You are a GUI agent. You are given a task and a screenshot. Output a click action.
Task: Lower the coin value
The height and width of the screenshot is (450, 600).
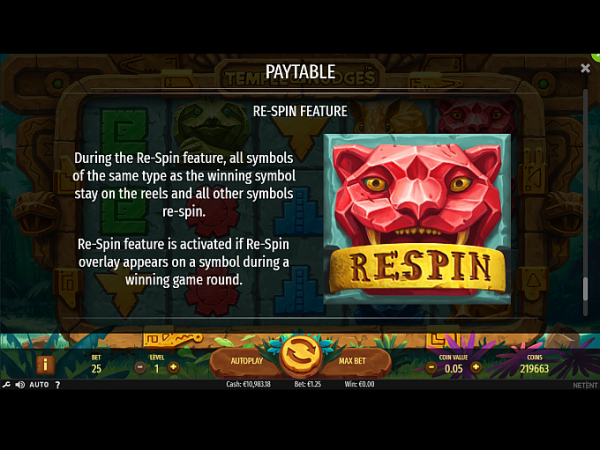pyautogui.click(x=432, y=367)
